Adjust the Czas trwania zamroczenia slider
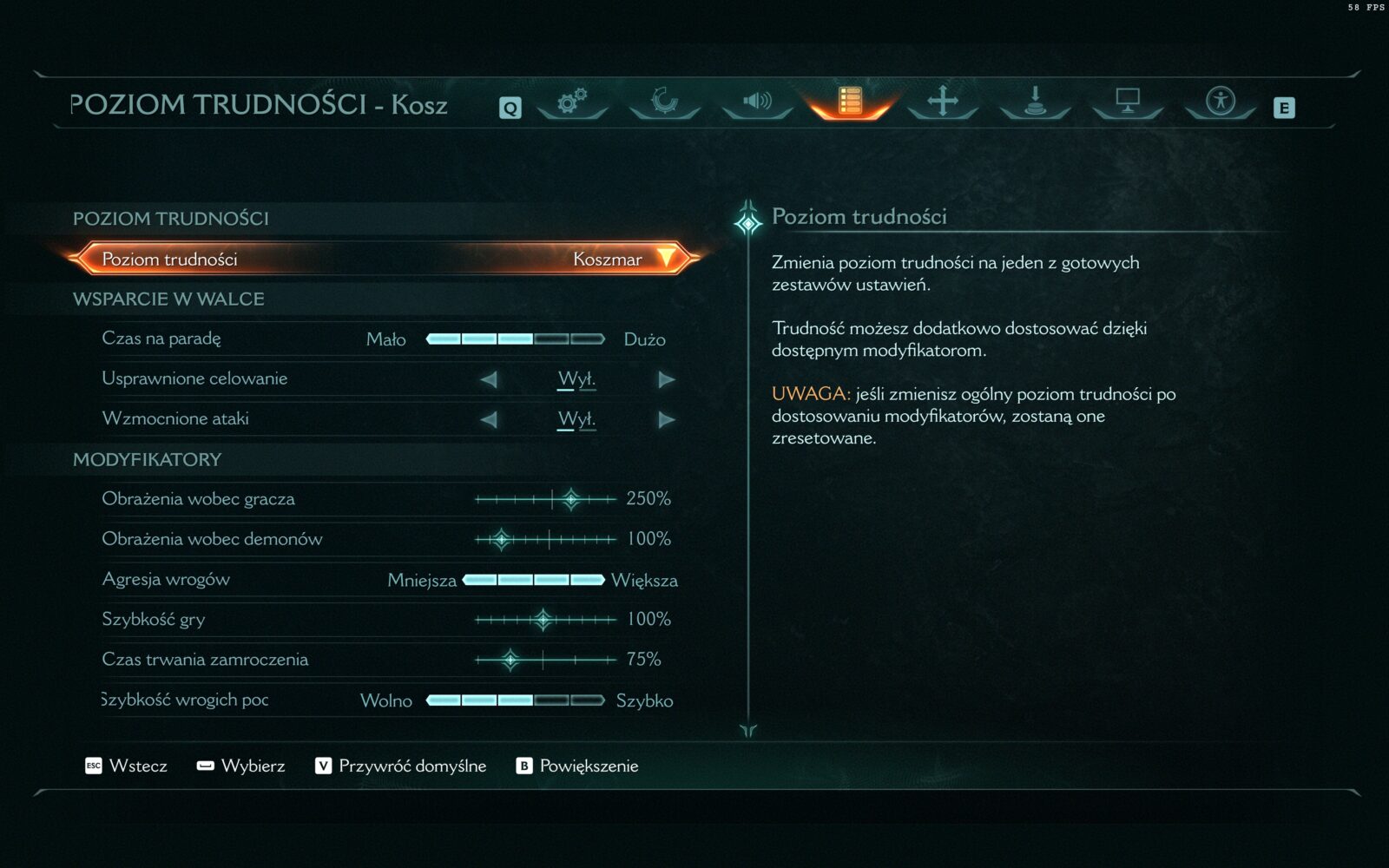 (x=545, y=660)
